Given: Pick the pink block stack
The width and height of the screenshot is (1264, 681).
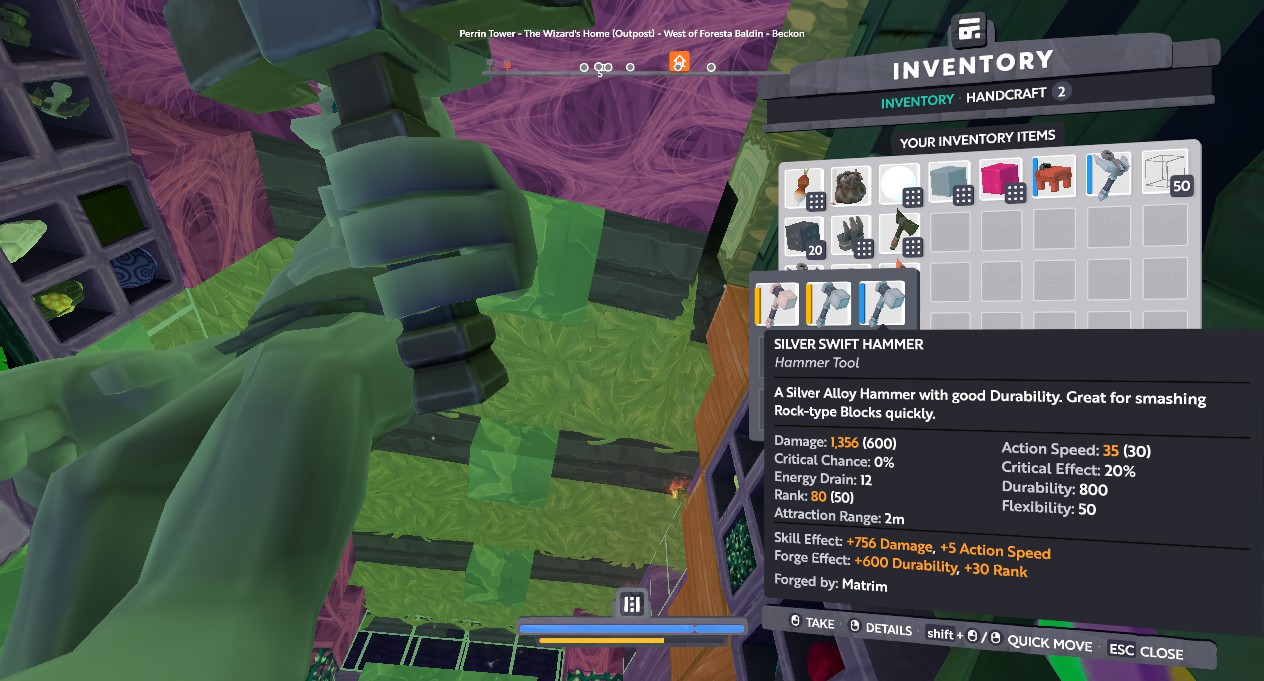Looking at the screenshot, I should point(1004,182).
